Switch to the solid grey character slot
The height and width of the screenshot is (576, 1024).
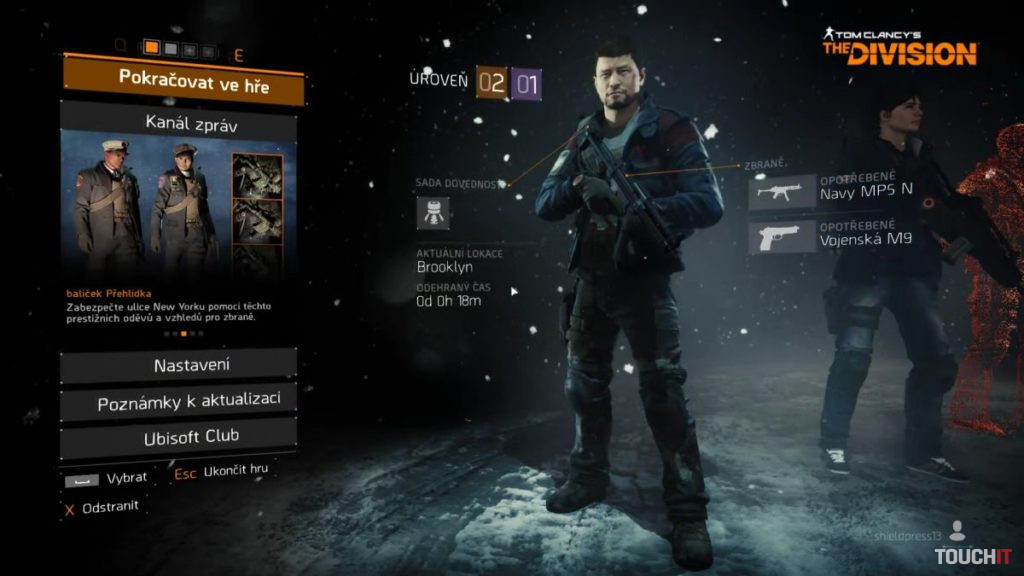click(x=171, y=48)
